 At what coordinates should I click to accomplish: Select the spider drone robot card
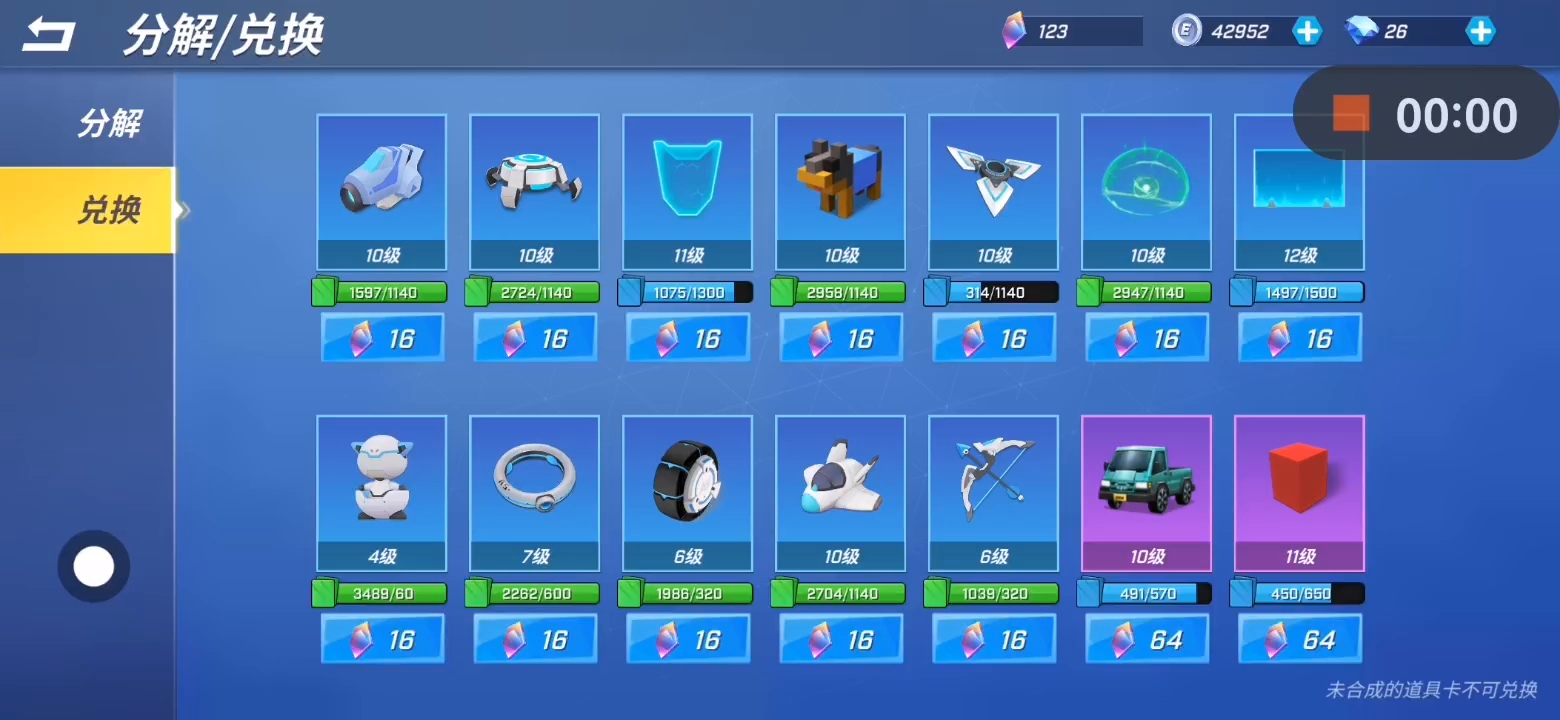tap(534, 191)
